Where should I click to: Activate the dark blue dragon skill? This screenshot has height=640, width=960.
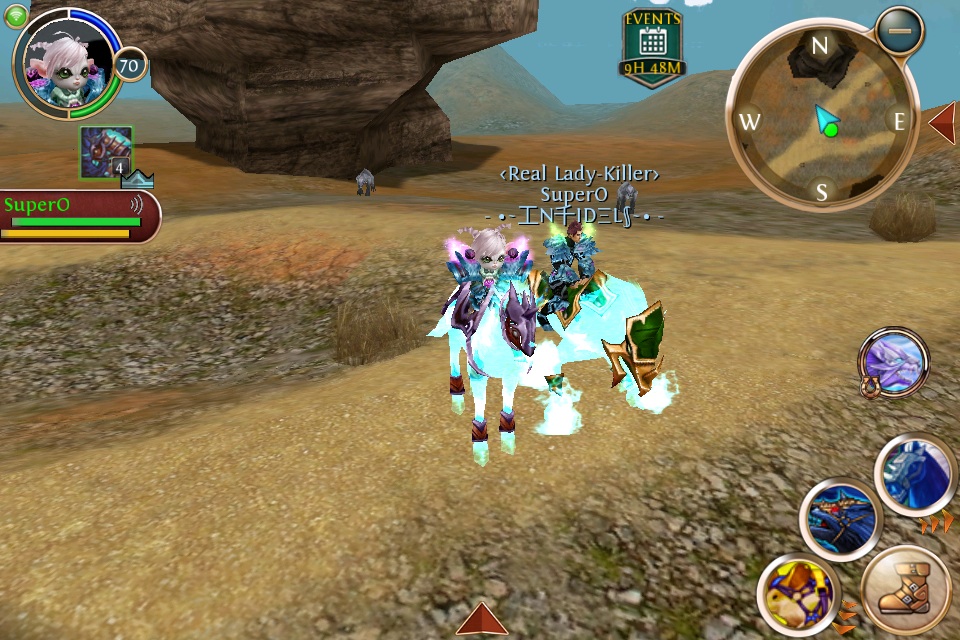click(x=840, y=518)
